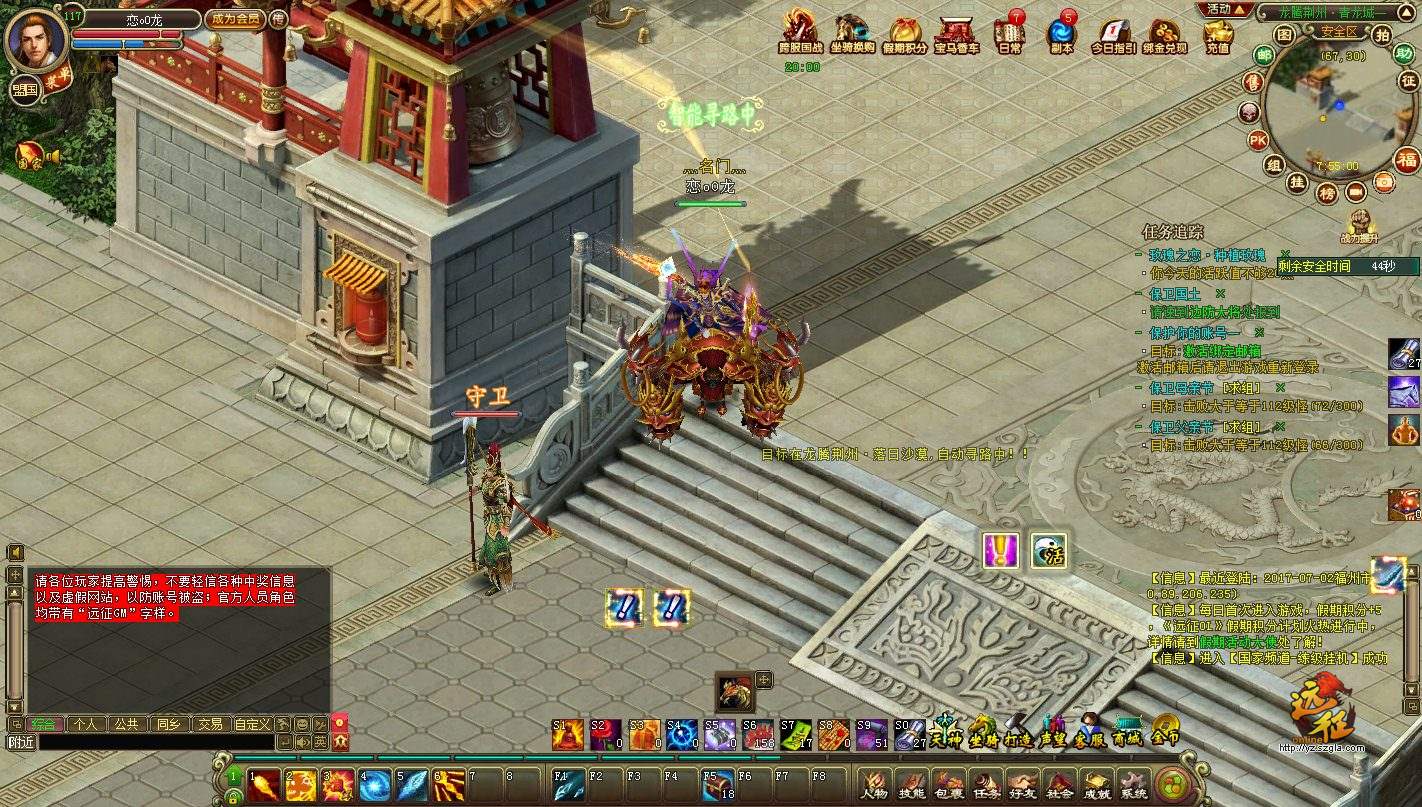Toggle the PK mode button

click(x=1257, y=139)
